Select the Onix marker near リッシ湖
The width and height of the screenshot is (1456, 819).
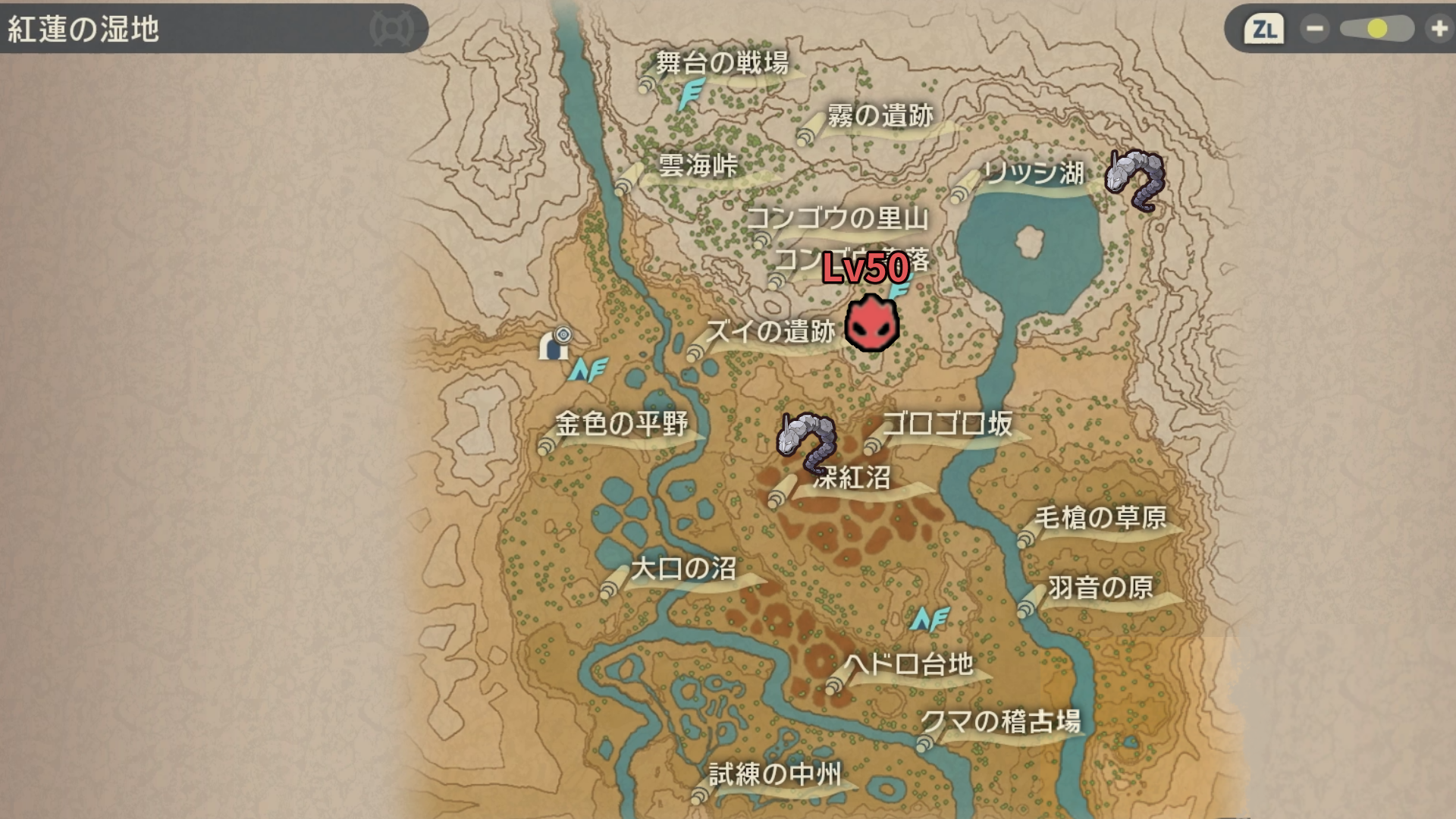click(x=1135, y=180)
